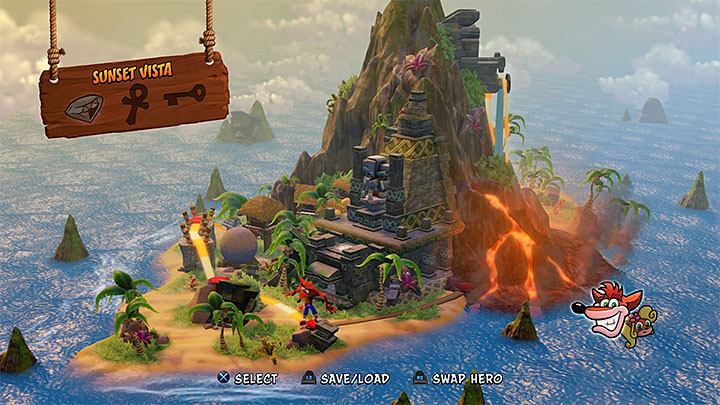Screen dimensions: 720x405
Task: Click the ankh relic icon
Action: click(x=135, y=103)
